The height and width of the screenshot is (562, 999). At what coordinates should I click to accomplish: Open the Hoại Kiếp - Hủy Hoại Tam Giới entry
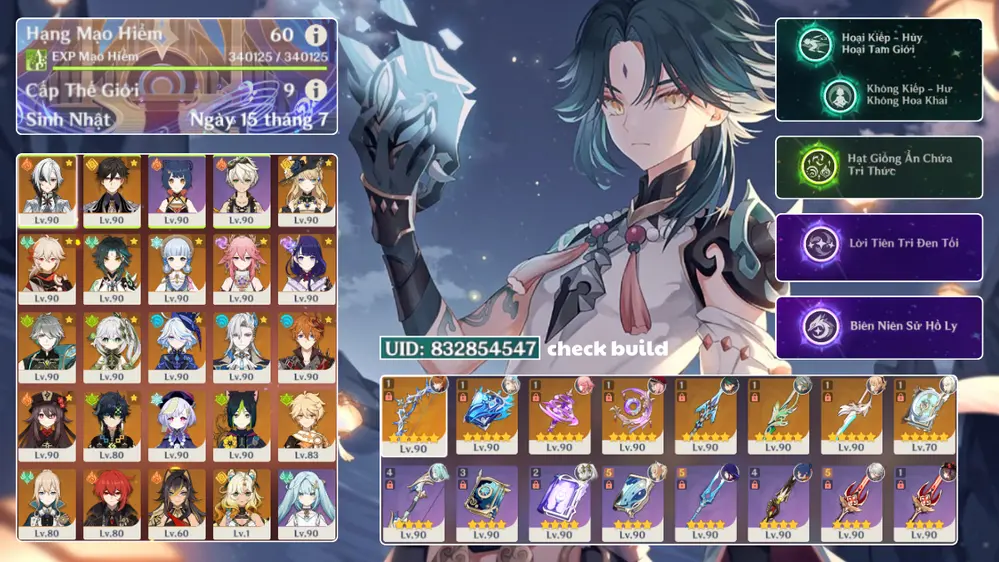(x=878, y=45)
